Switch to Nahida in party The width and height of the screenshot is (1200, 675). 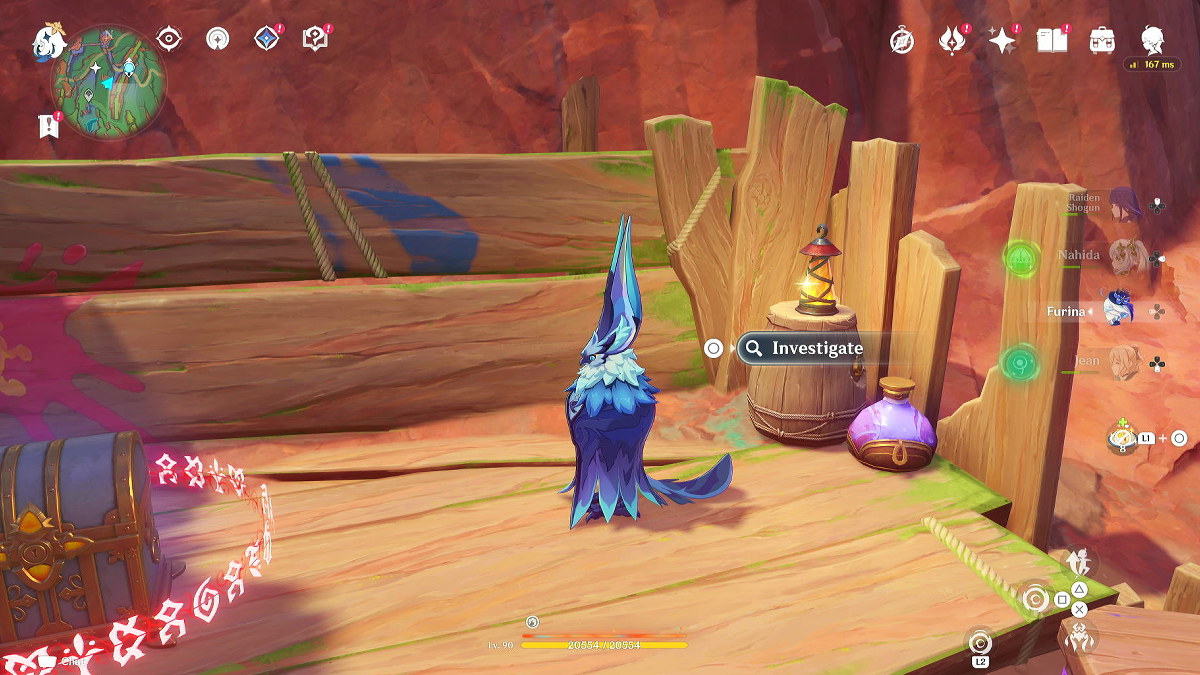pyautogui.click(x=1124, y=257)
